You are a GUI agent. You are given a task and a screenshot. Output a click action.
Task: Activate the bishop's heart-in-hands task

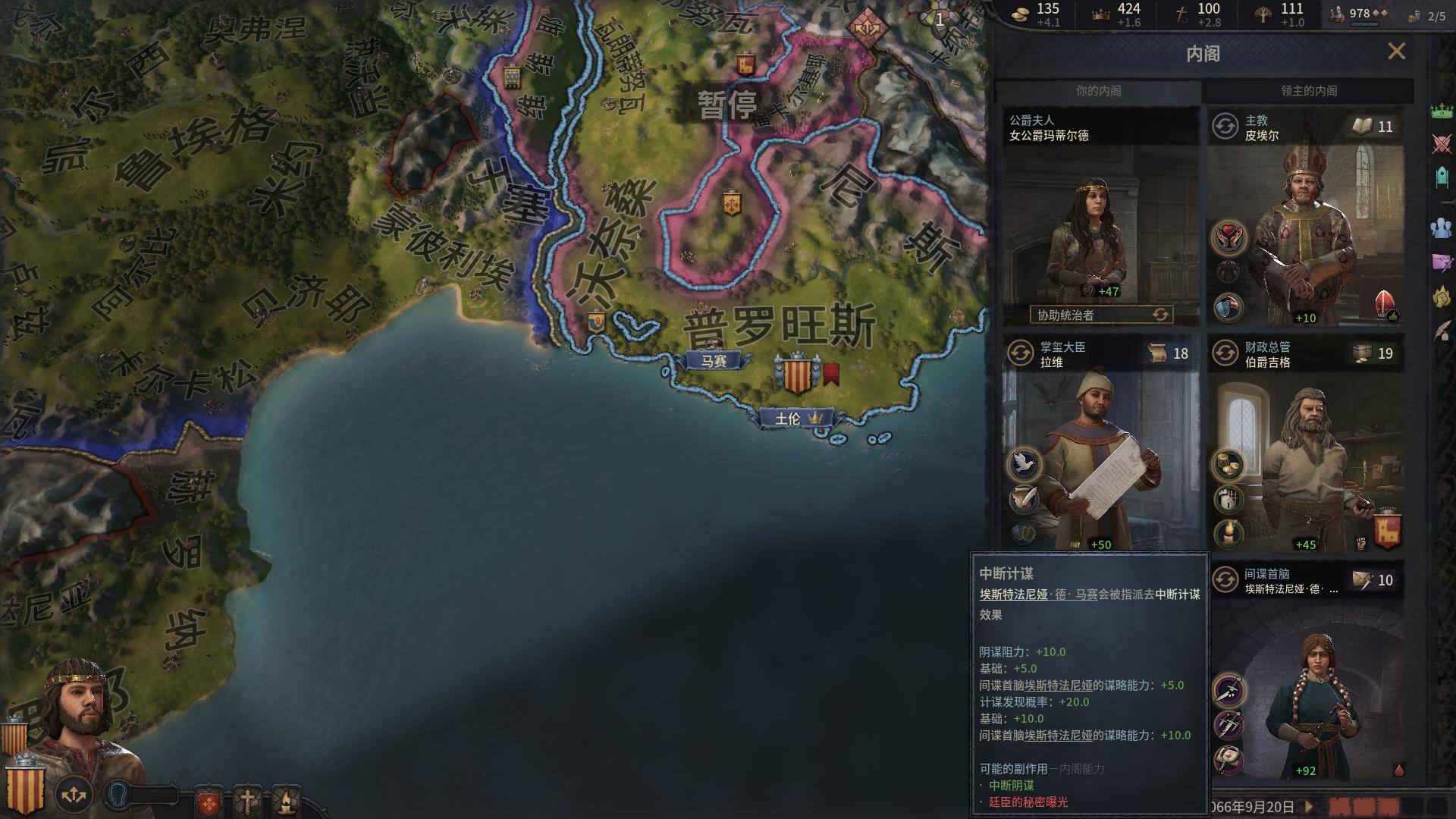pos(1228,237)
